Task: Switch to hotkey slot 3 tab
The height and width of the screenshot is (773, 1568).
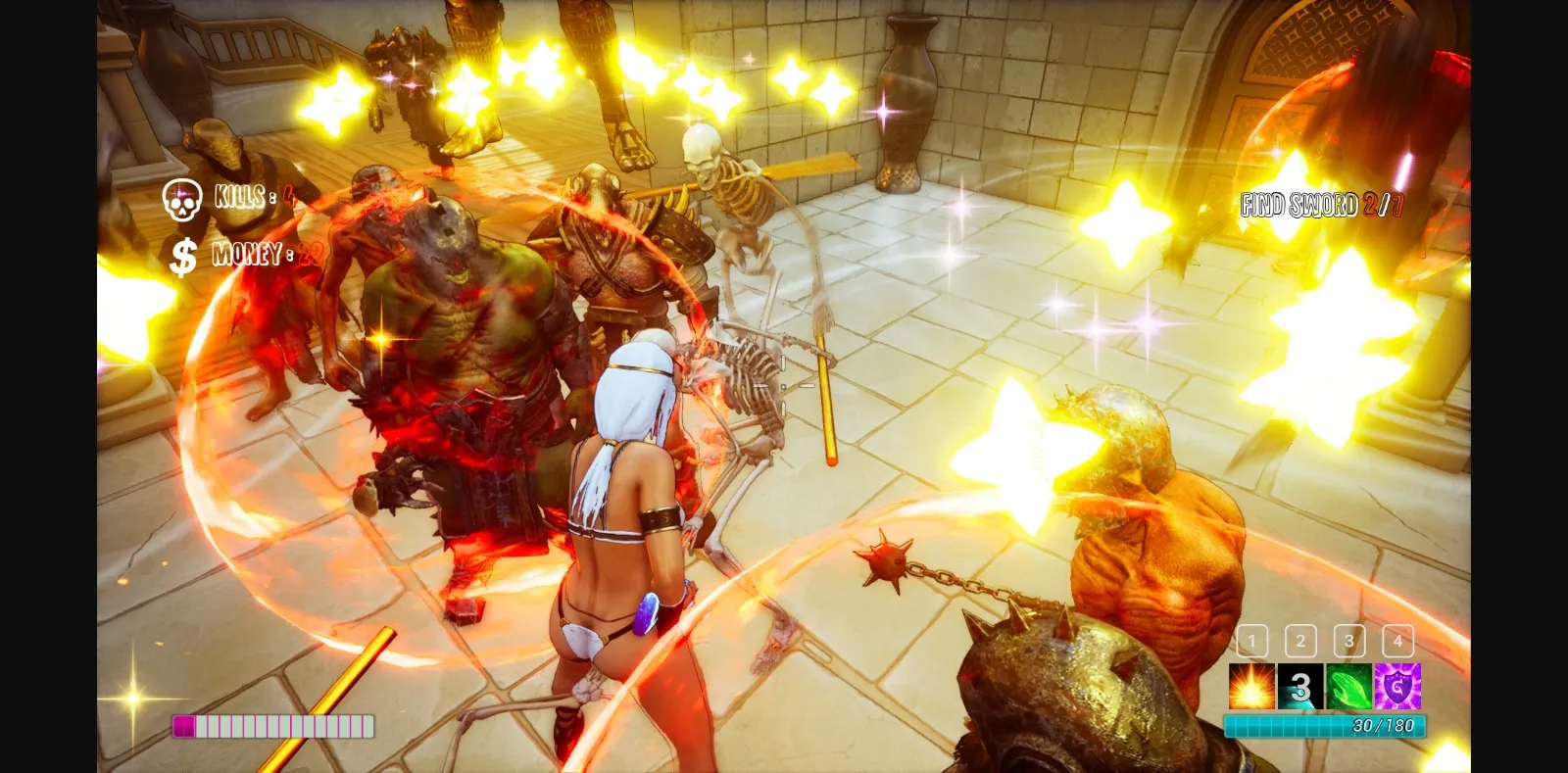Action: click(x=1349, y=642)
